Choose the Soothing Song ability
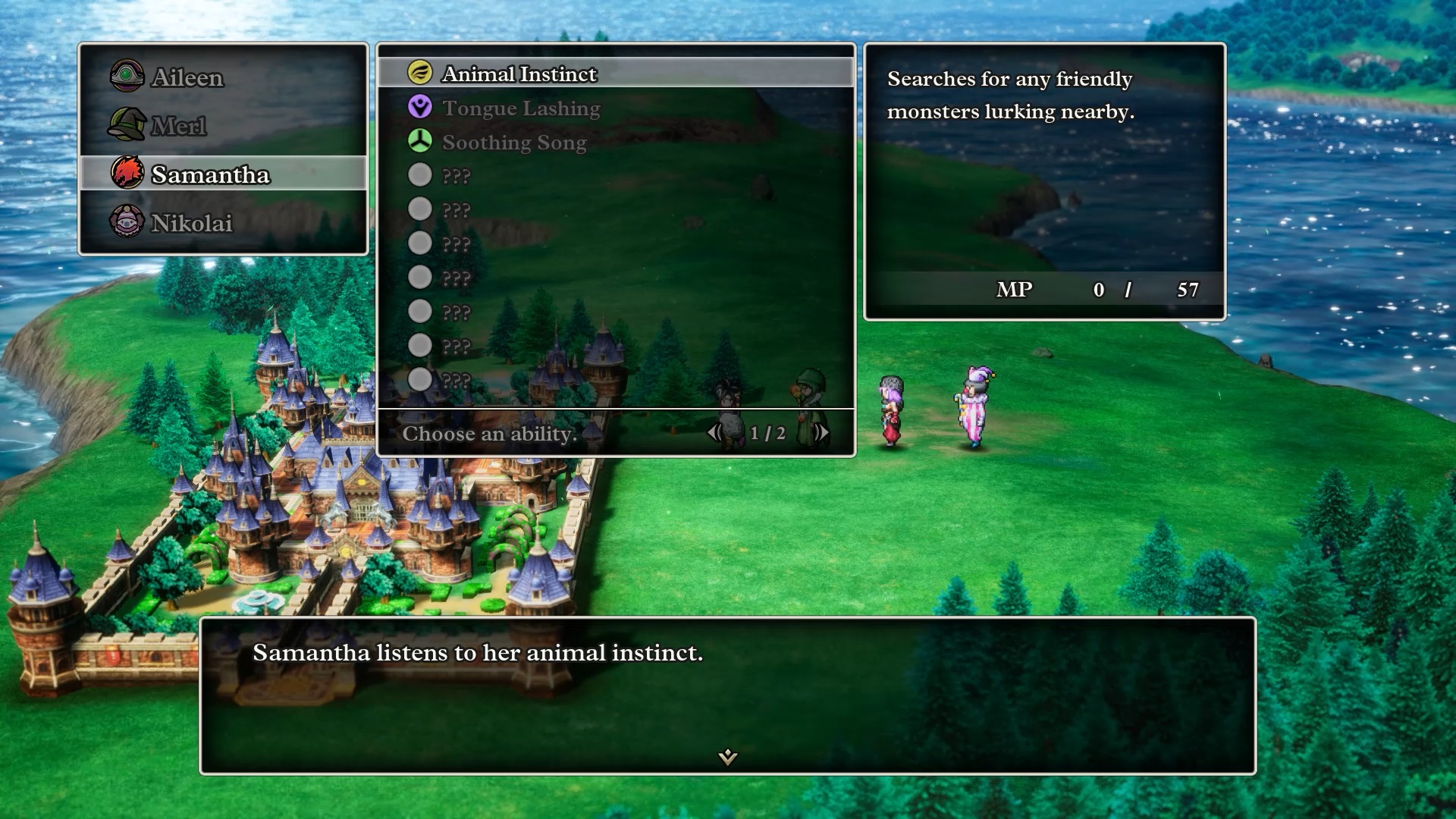This screenshot has height=819, width=1456. 514,143
